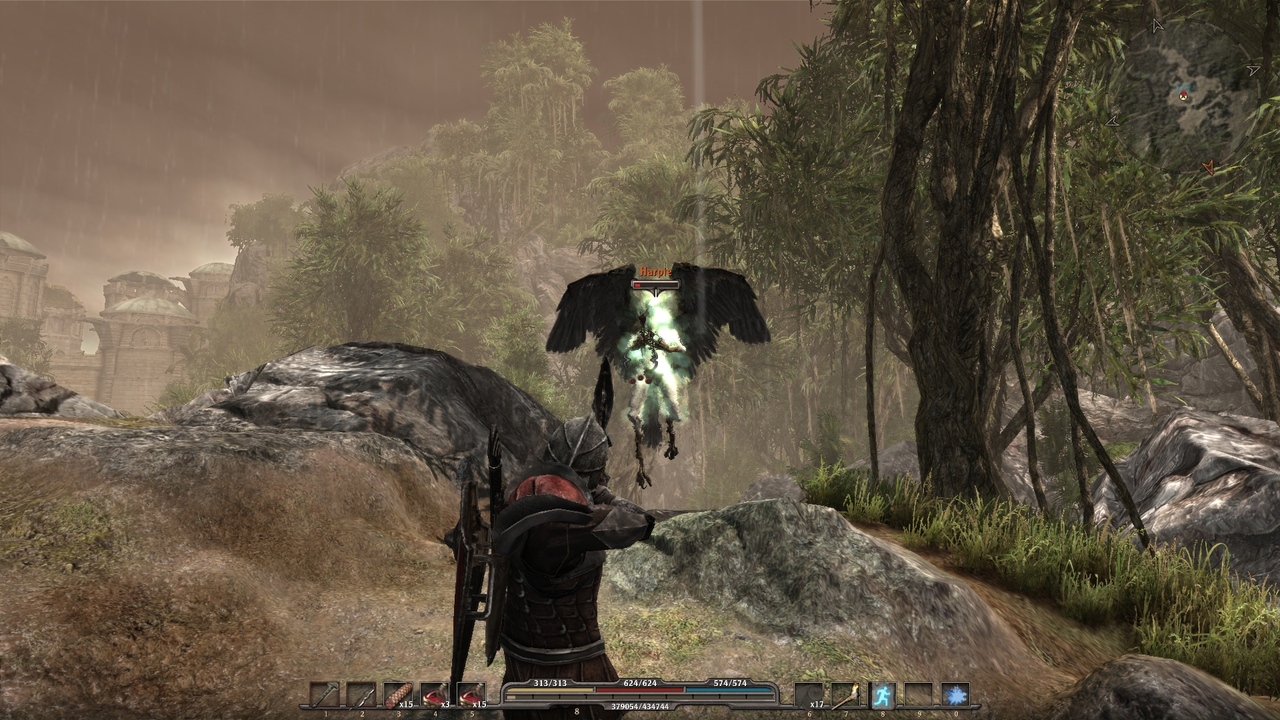Equip the spear weapon in hotbar slot 2

pyautogui.click(x=361, y=694)
